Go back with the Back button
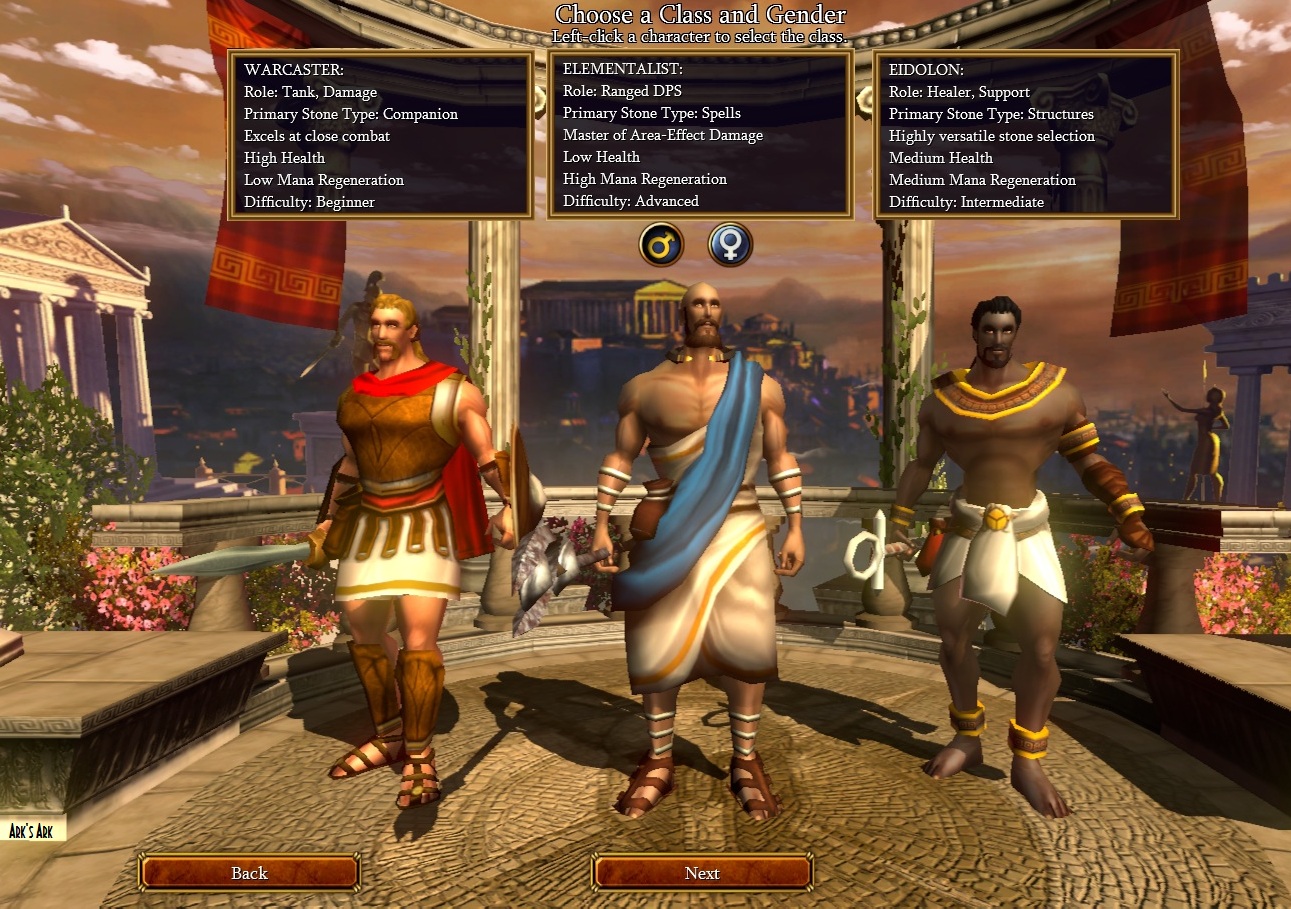 [x=249, y=873]
